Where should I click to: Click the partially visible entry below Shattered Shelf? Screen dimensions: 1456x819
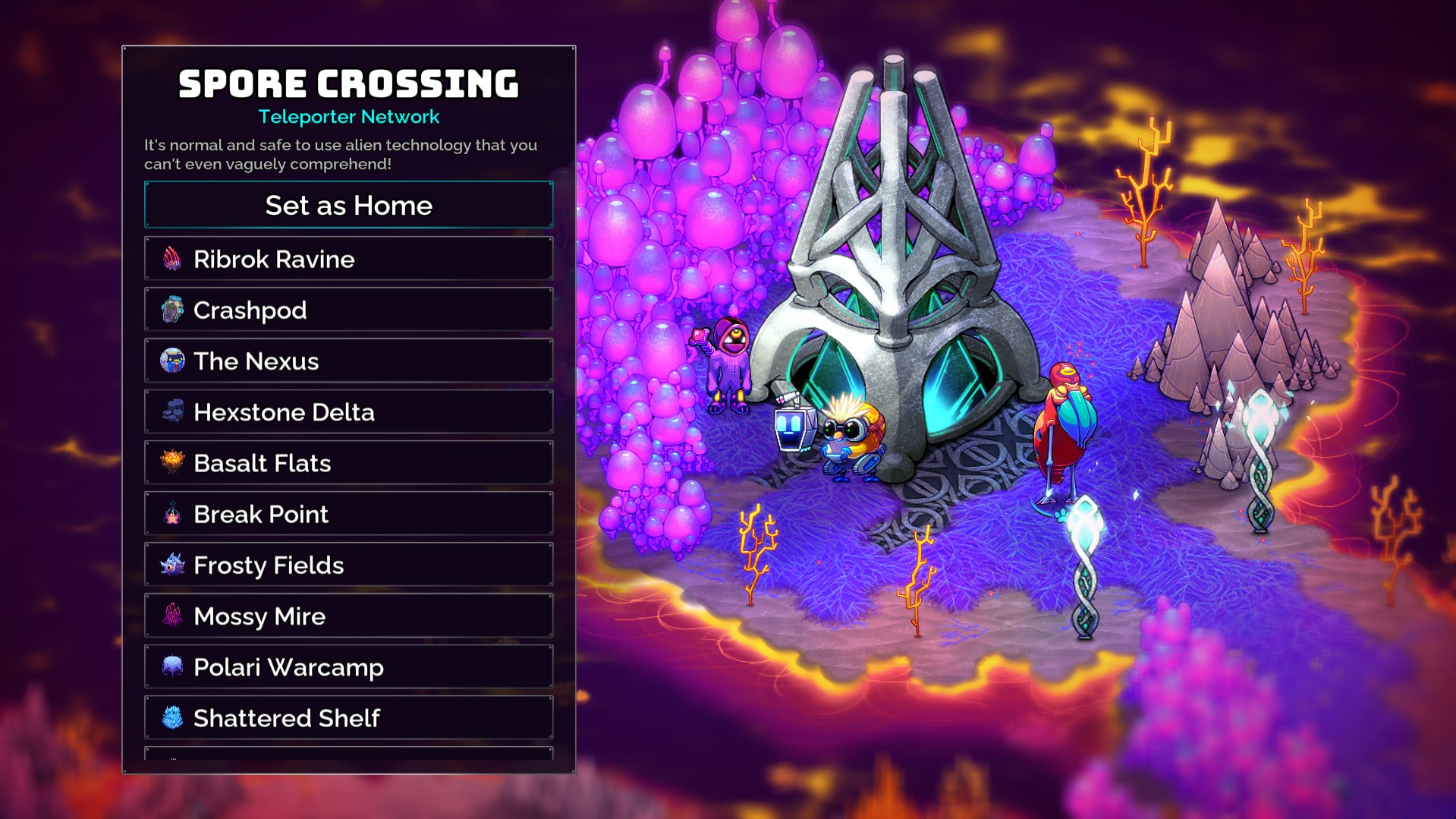point(347,759)
